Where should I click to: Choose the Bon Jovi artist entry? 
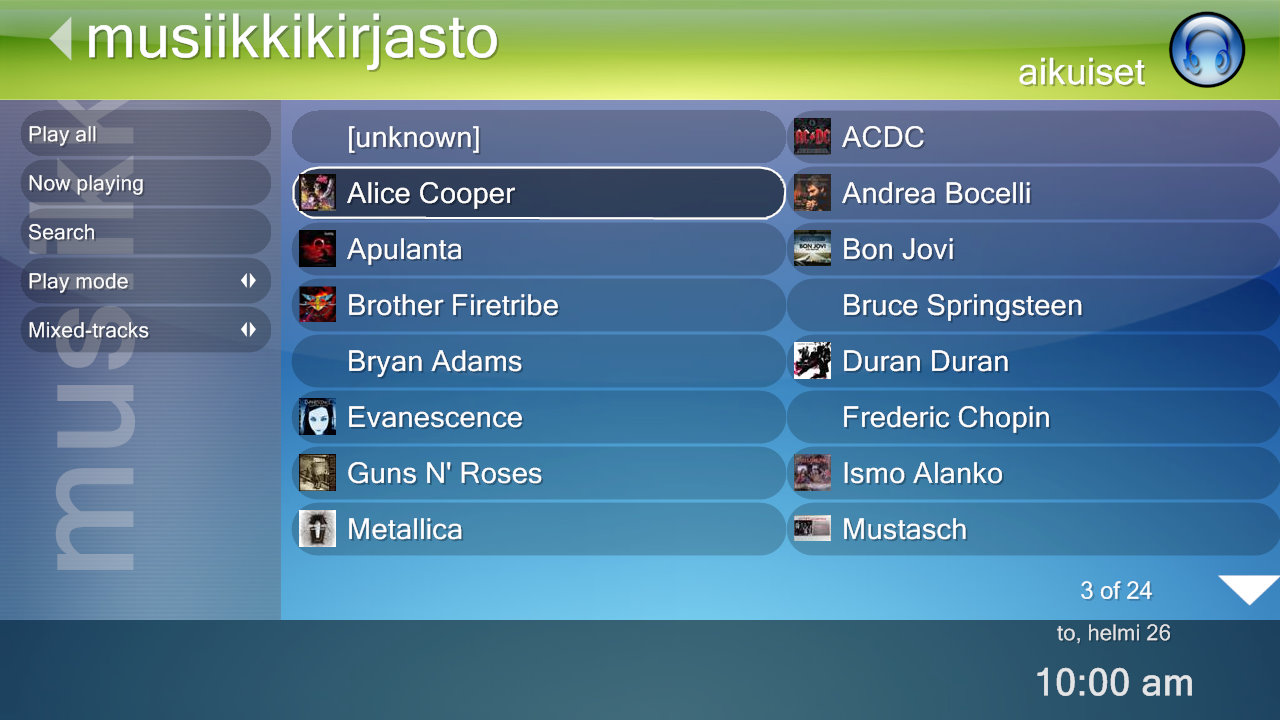(x=1033, y=249)
